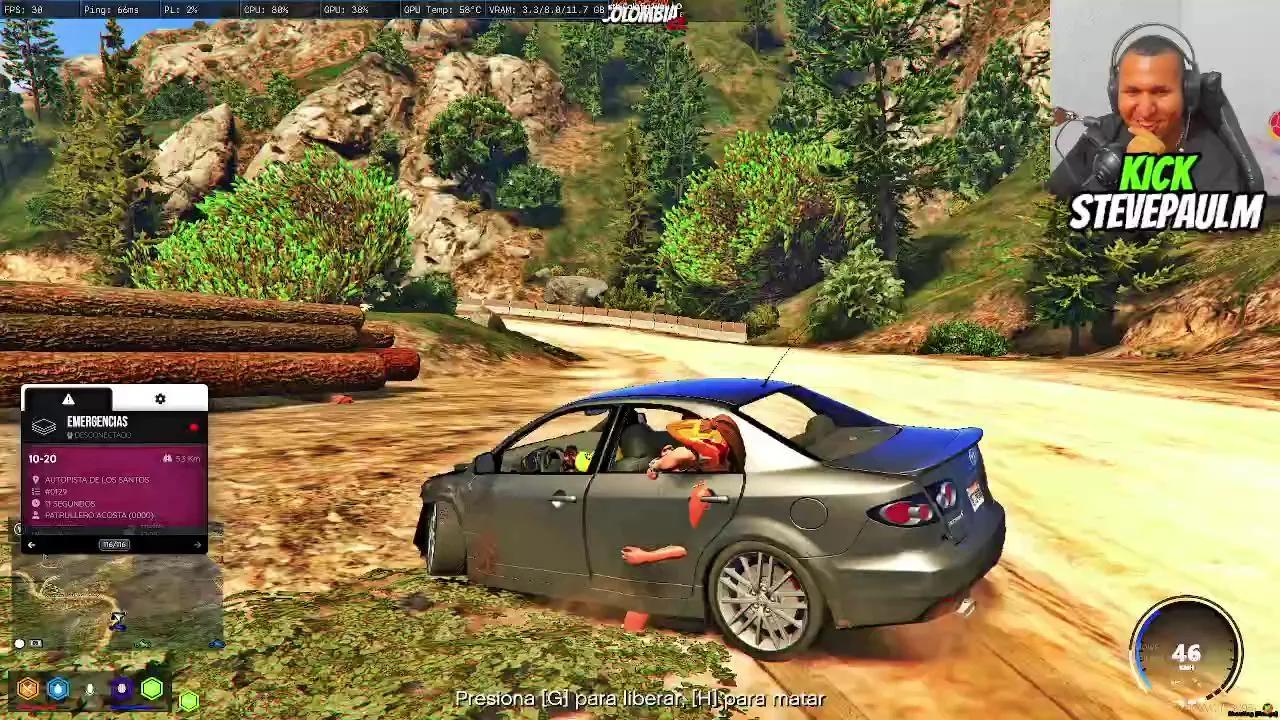The height and width of the screenshot is (720, 1280).
Task: Advance to next call with the right arrow
Action: (197, 545)
